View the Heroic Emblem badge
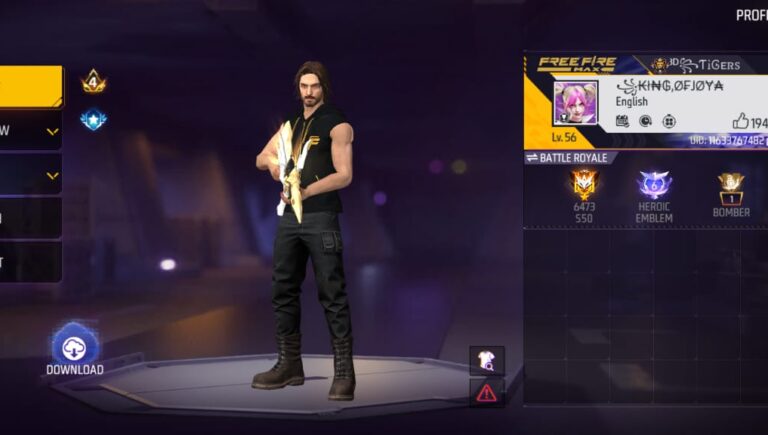Screen dimensions: 768x435 [654, 185]
